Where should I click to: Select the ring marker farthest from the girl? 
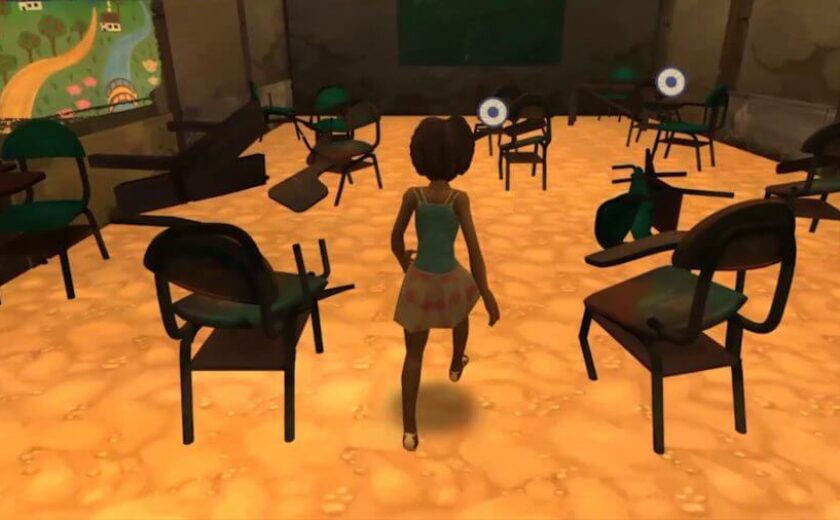click(670, 81)
